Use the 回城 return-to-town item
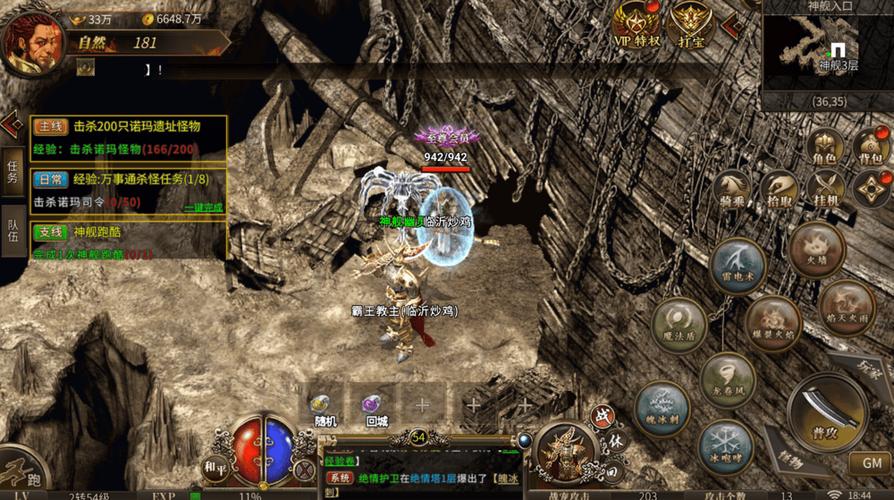894x500 pixels. (x=376, y=408)
